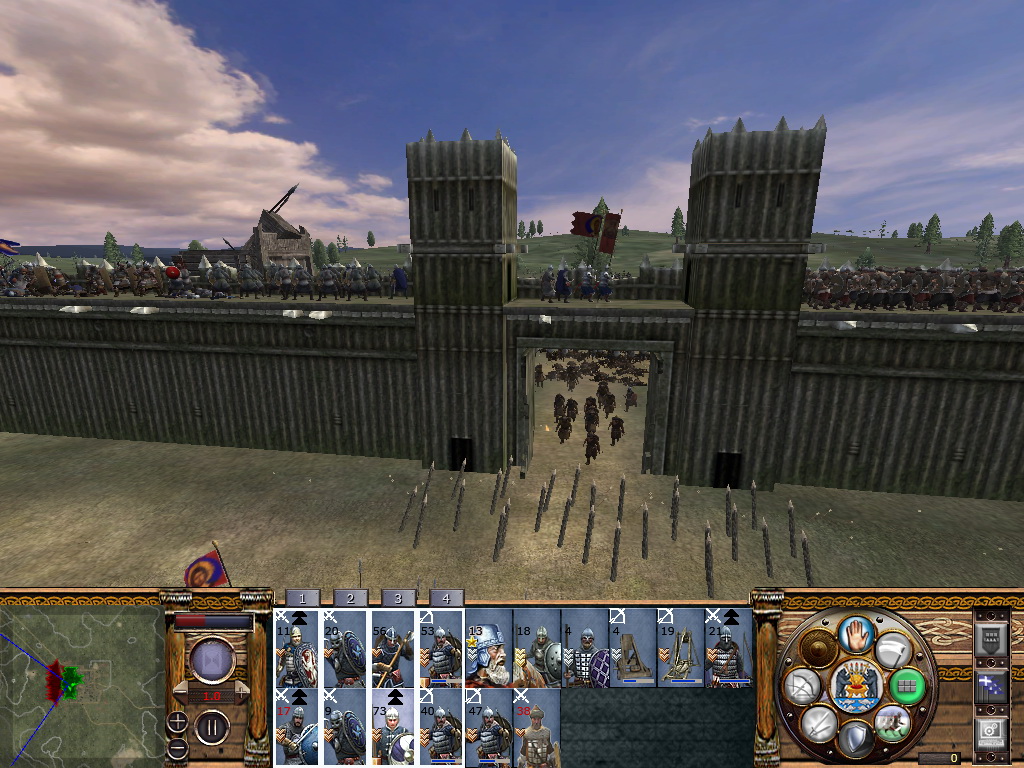The width and height of the screenshot is (1024, 768).
Task: Pause the battle
Action: [x=212, y=727]
